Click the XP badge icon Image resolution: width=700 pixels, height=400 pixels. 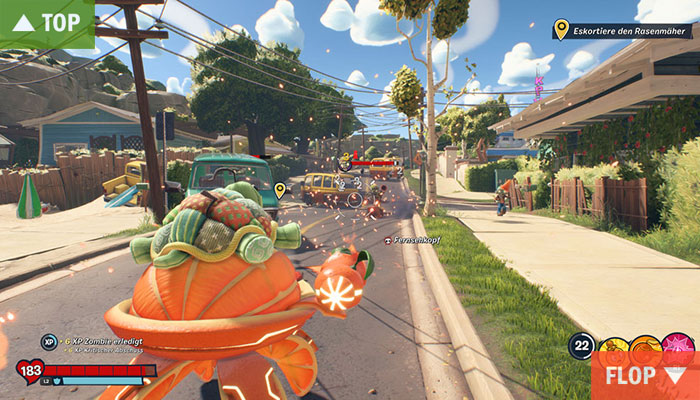tap(48, 342)
